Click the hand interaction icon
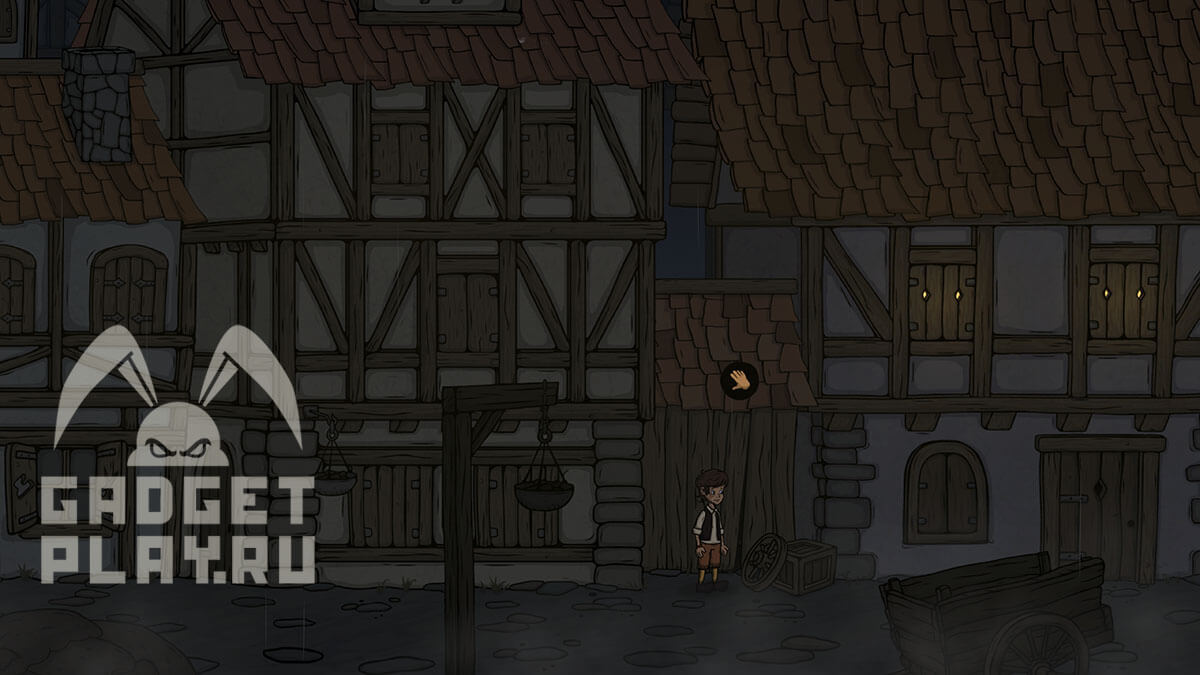1200x675 pixels. point(739,380)
